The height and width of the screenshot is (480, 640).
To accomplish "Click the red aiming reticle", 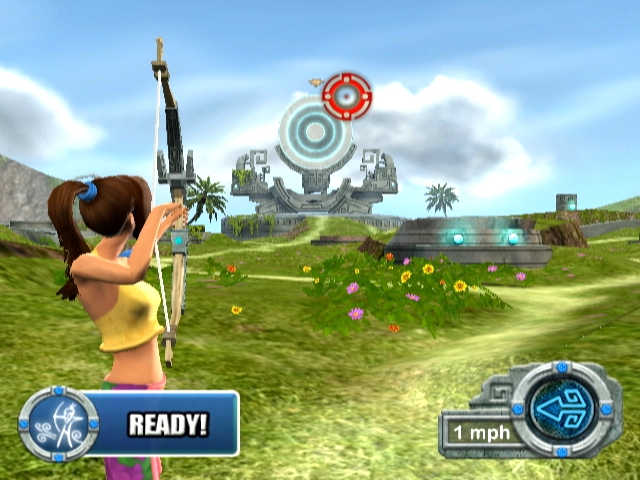I will [x=347, y=96].
